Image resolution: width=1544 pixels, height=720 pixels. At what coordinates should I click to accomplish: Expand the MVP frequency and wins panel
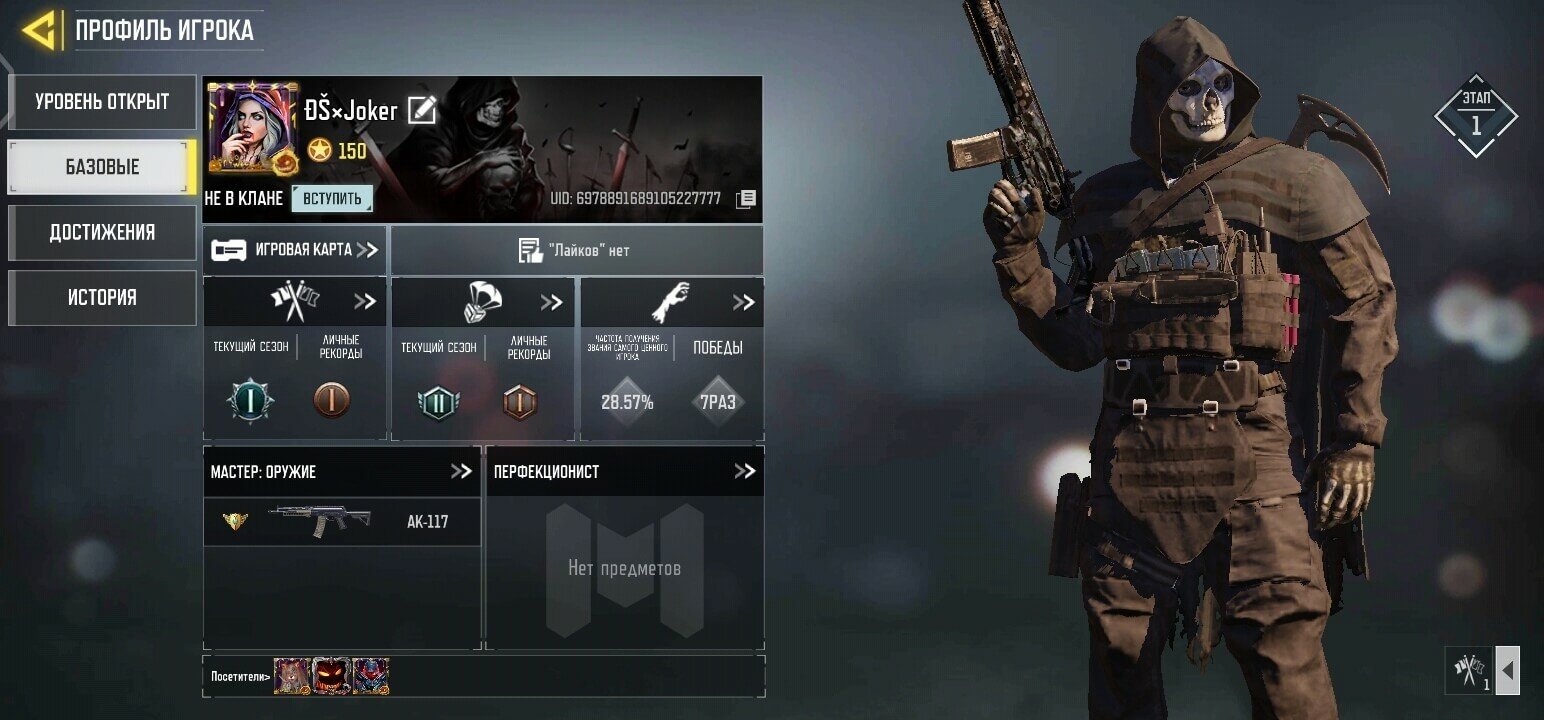pyautogui.click(x=742, y=302)
